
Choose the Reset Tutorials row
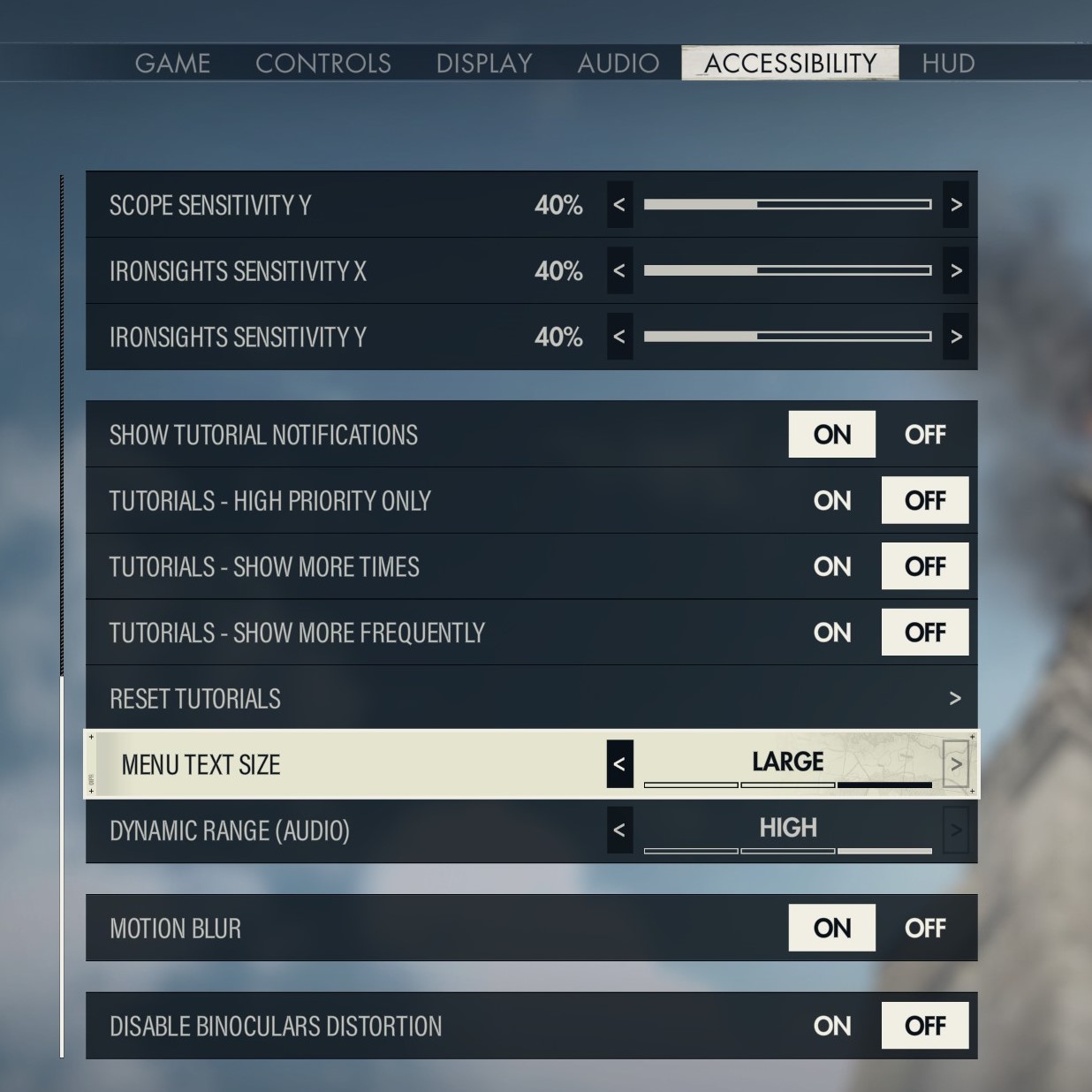tap(531, 699)
